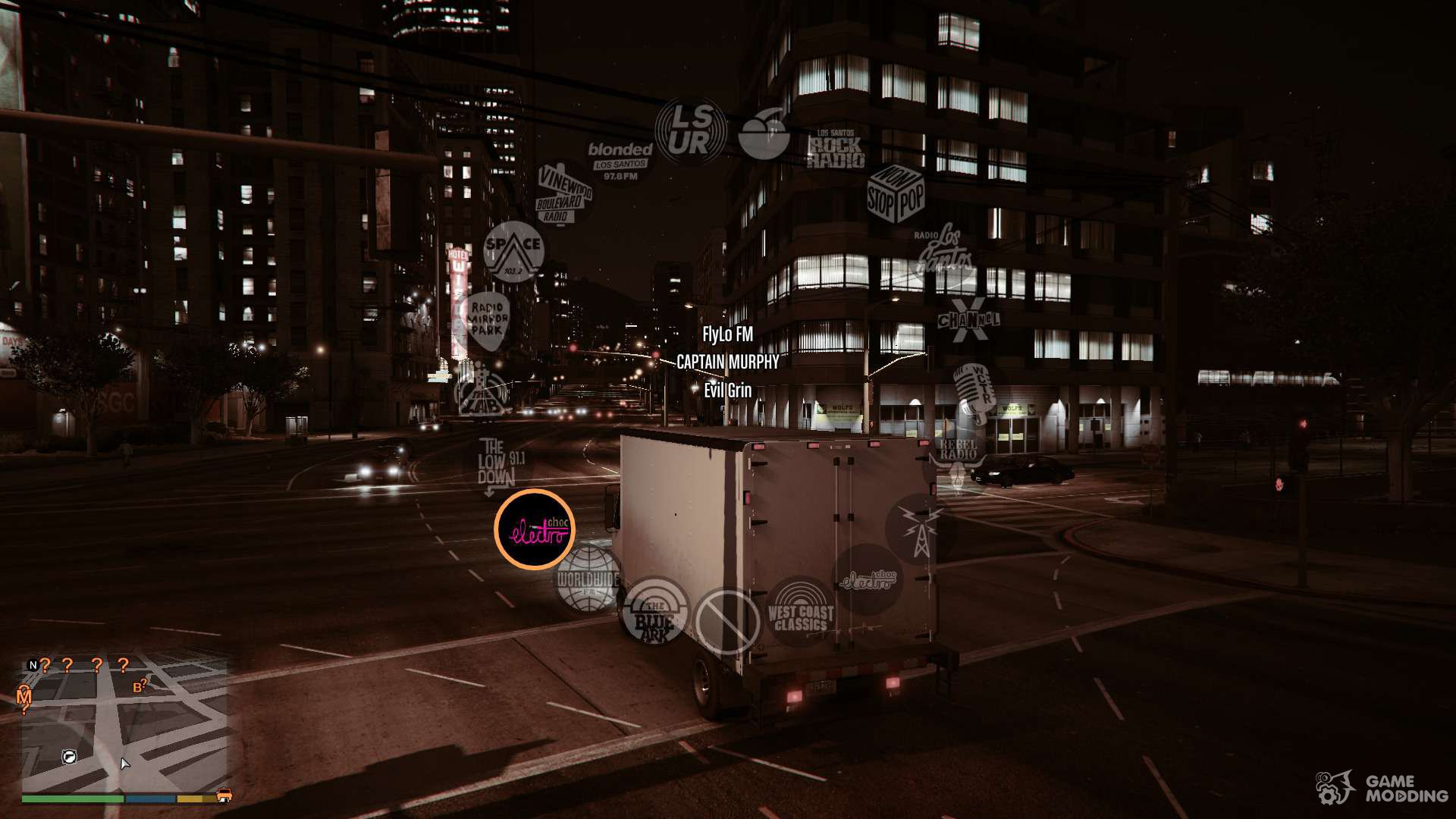
Task: Choose Los Santos Rock Radio
Action: [835, 149]
